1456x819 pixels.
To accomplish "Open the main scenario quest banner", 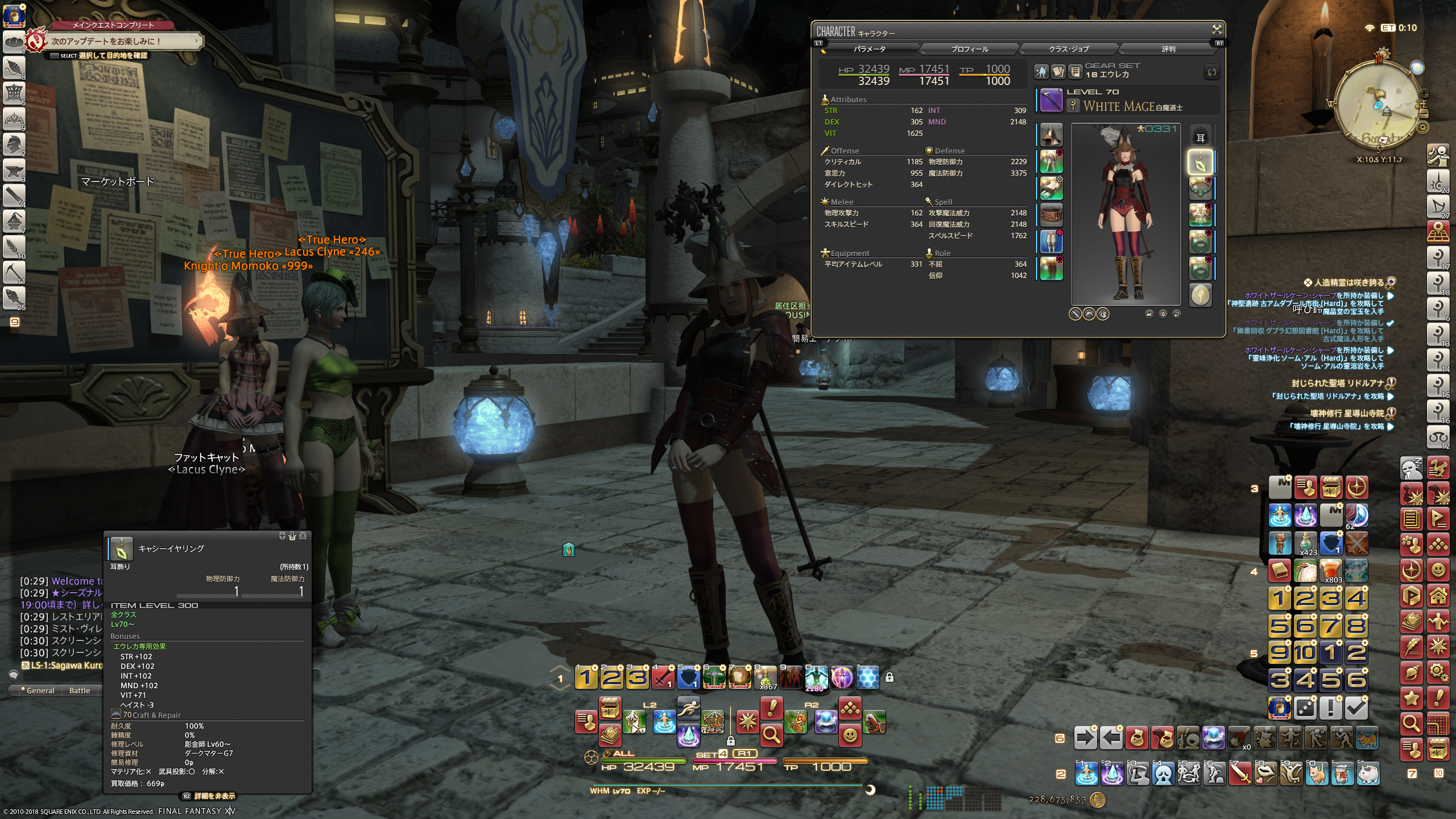I will pyautogui.click(x=119, y=41).
